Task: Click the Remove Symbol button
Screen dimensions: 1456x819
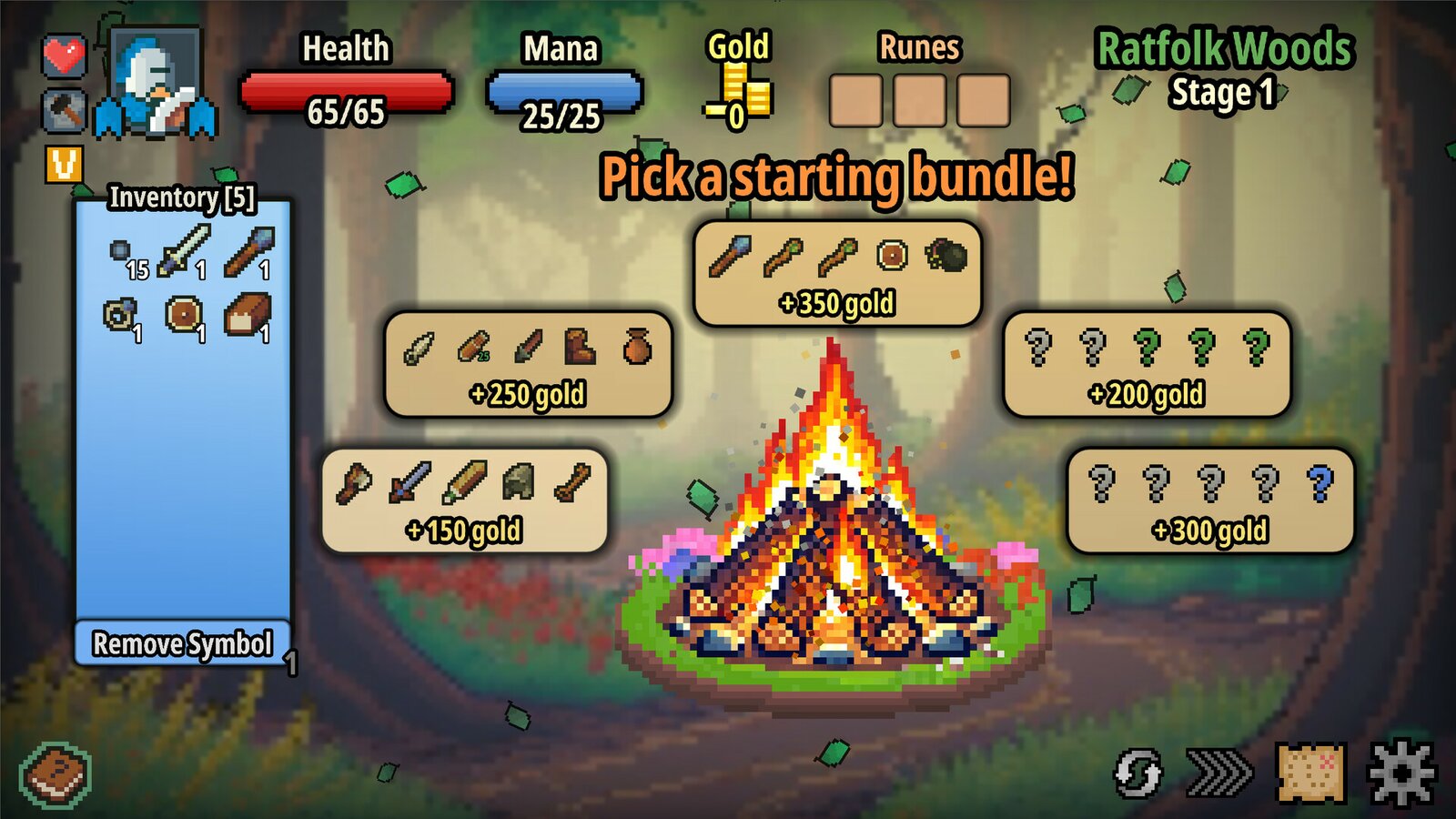Action: click(x=182, y=643)
